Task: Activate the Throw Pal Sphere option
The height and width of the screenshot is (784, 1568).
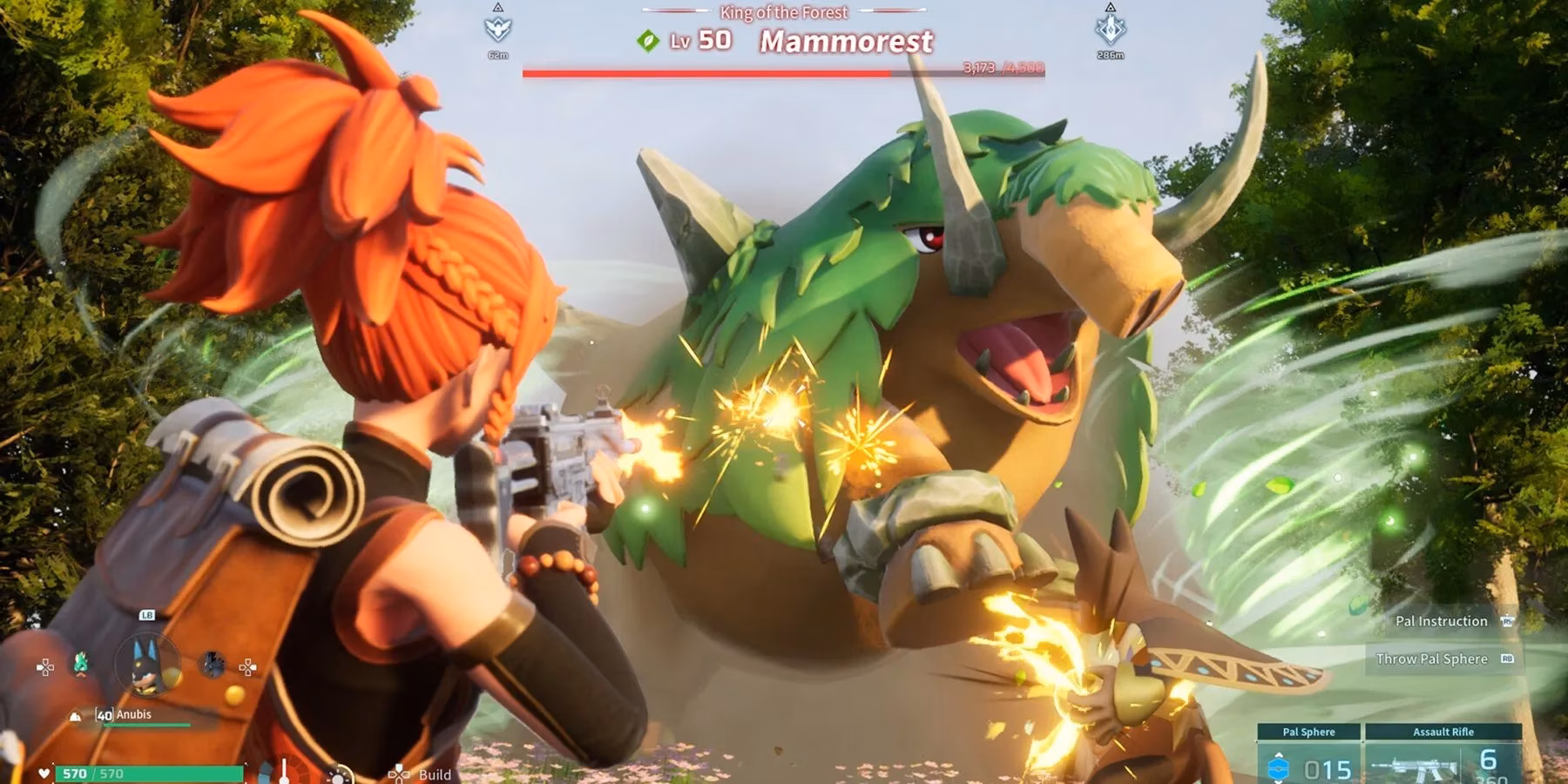Action: pos(1433,659)
